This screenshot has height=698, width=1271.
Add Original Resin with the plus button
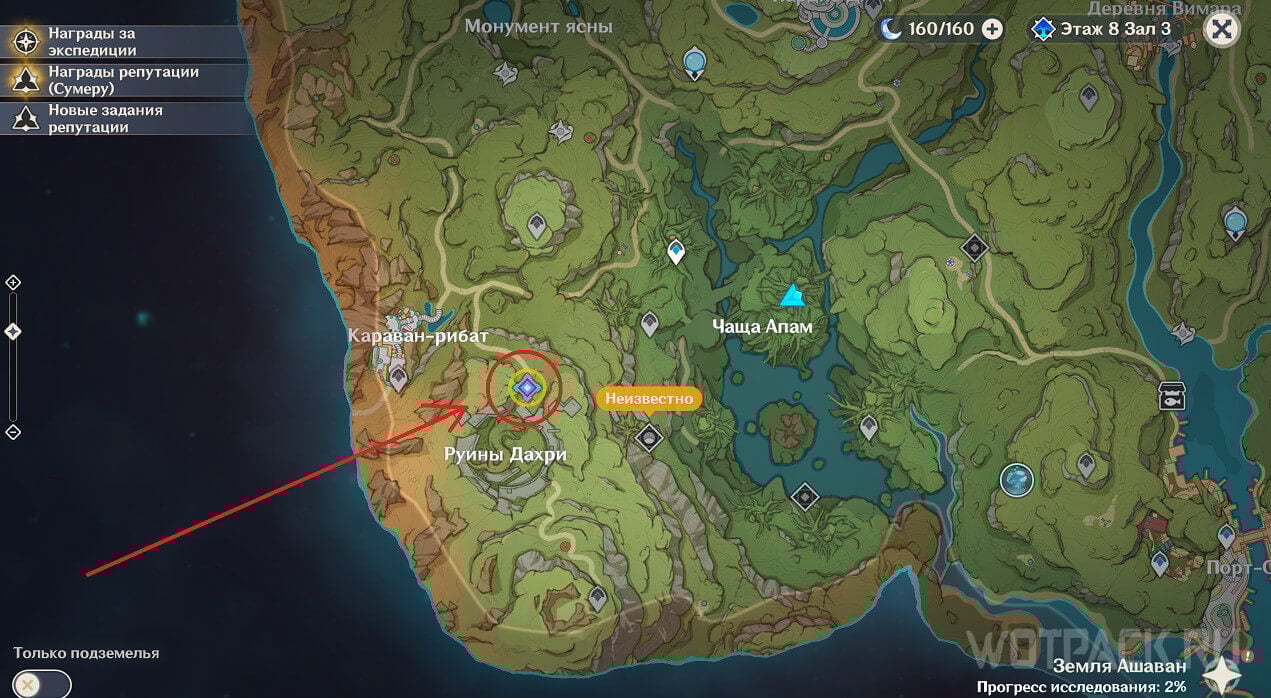(x=992, y=29)
